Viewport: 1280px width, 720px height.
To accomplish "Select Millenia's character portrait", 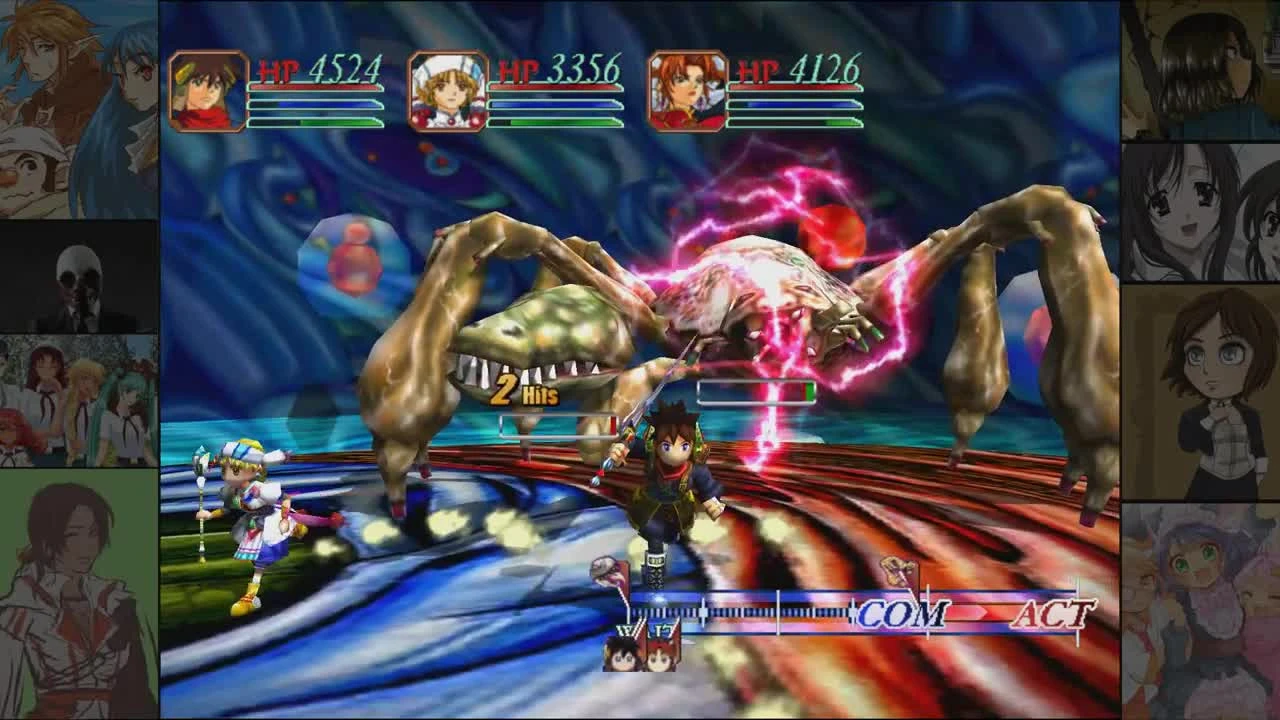I will click(690, 92).
